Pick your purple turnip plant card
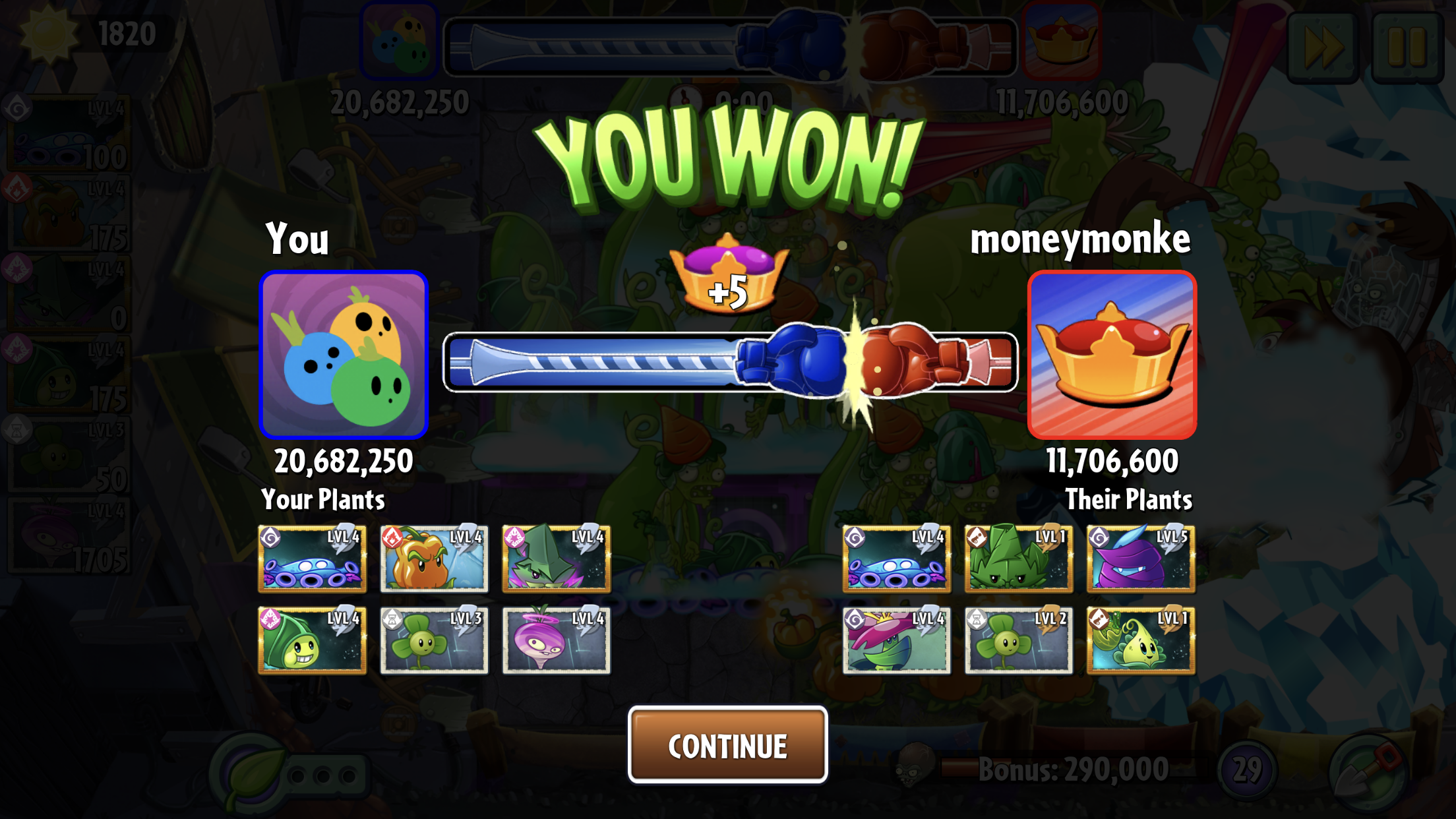This screenshot has width=1456, height=819. point(556,640)
